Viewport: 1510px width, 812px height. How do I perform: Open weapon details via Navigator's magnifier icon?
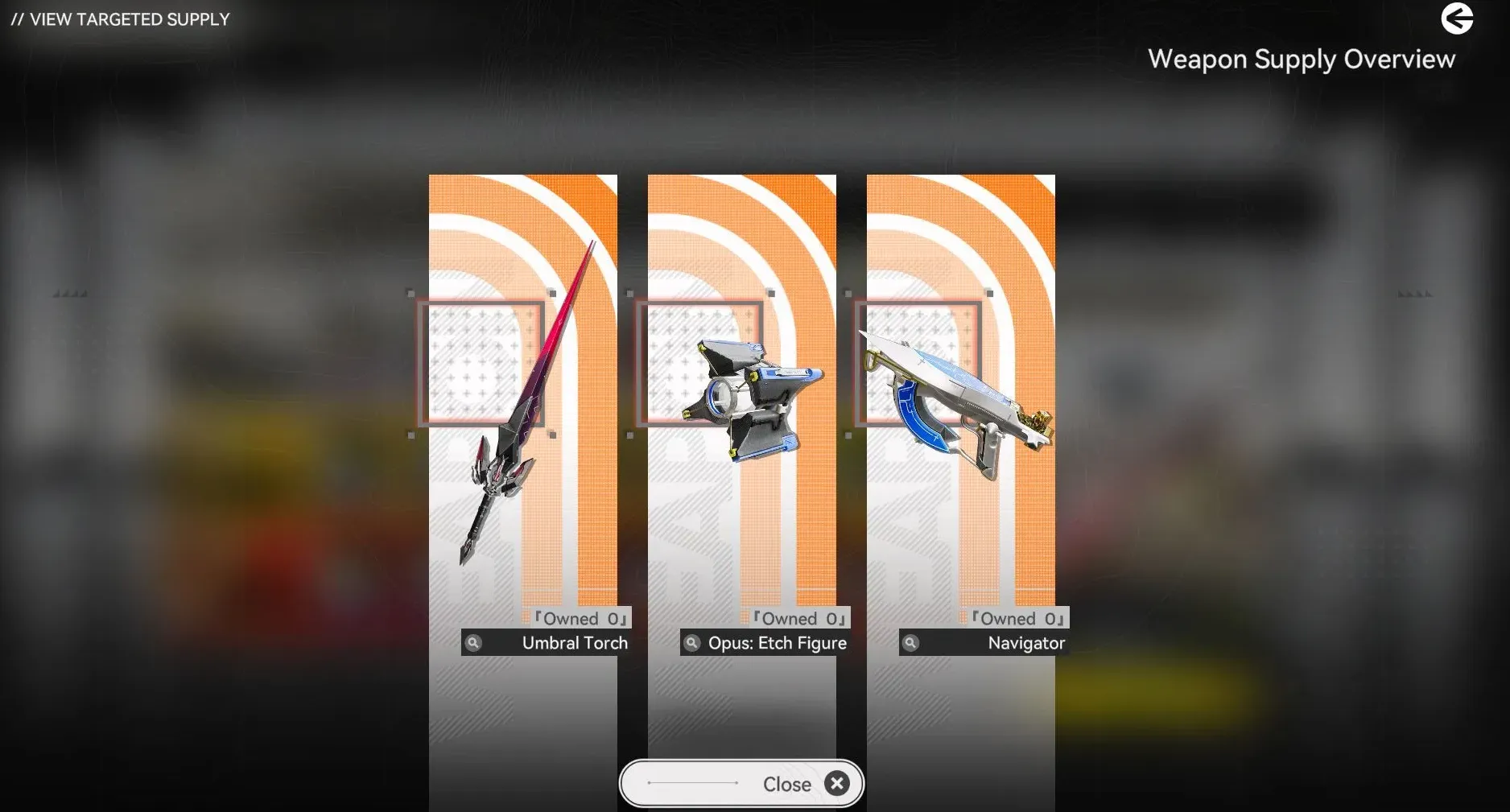click(911, 643)
